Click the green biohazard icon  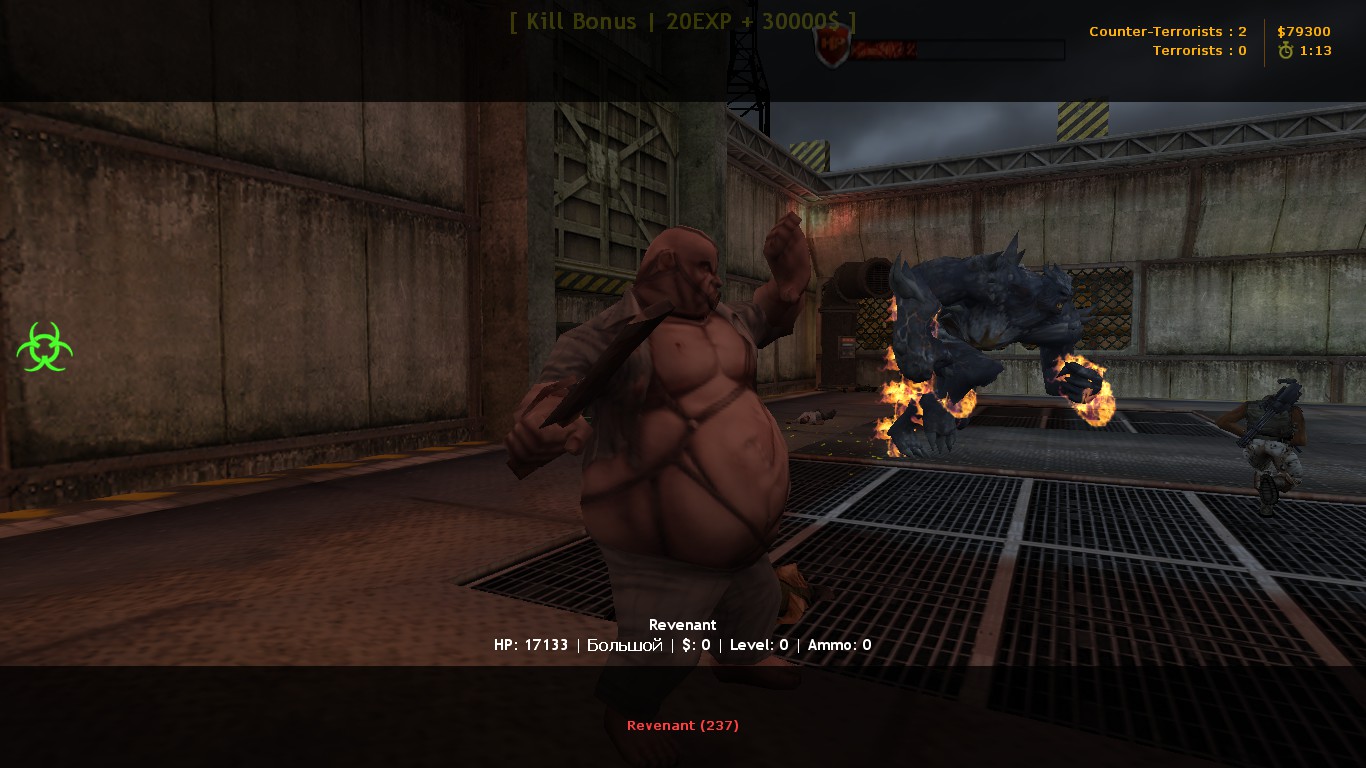[44, 347]
